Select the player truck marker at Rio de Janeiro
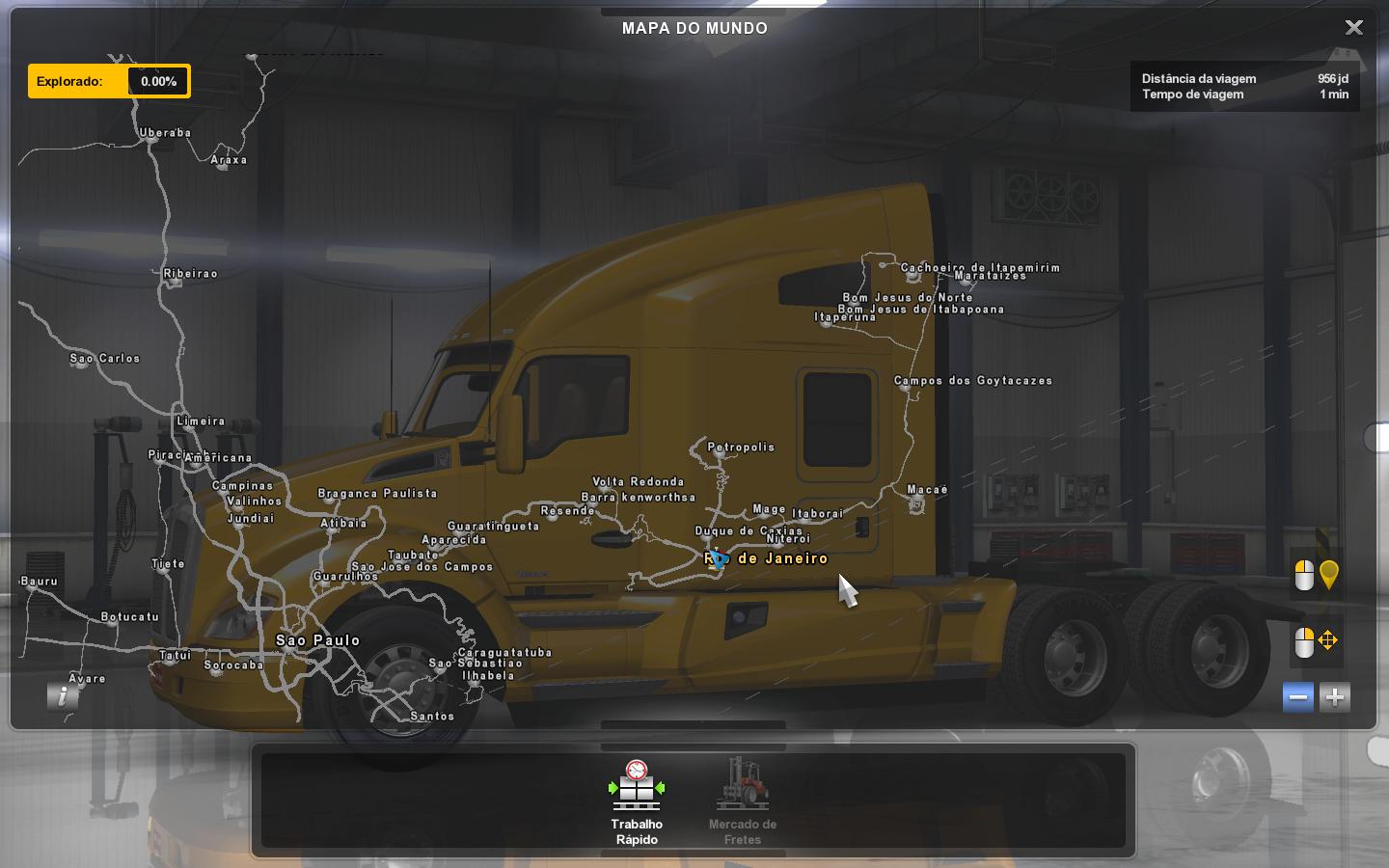This screenshot has height=868, width=1389. (719, 559)
